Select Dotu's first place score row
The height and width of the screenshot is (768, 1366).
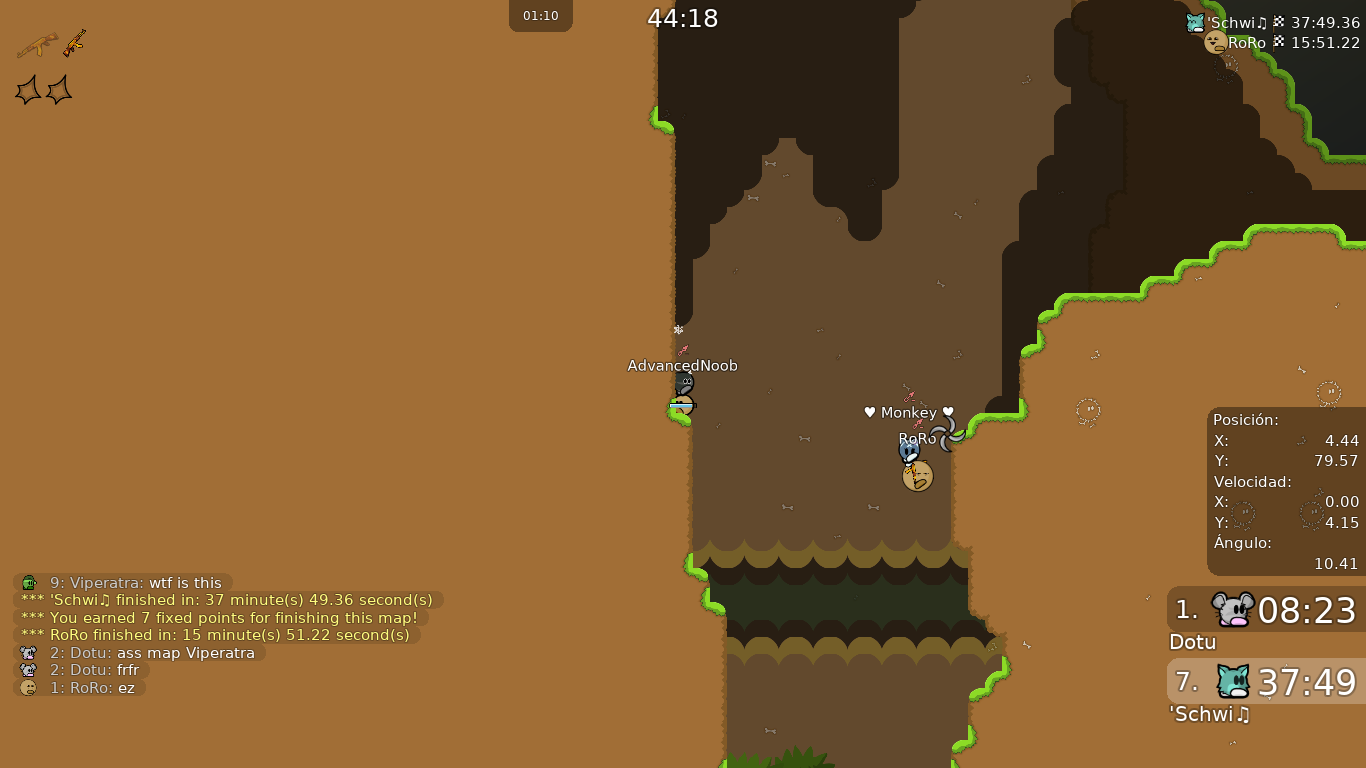[x=1266, y=610]
